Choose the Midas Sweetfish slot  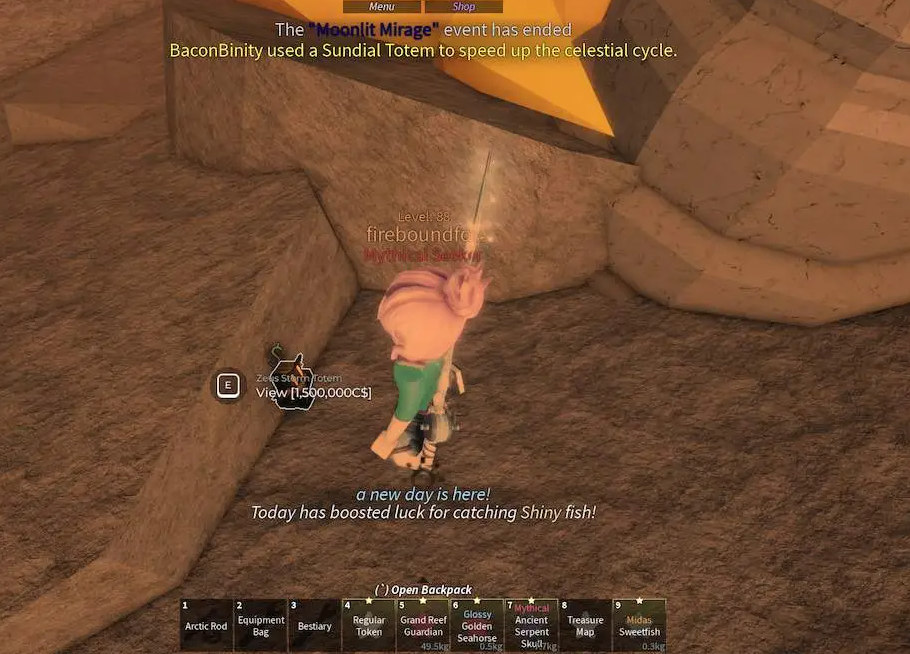639,625
